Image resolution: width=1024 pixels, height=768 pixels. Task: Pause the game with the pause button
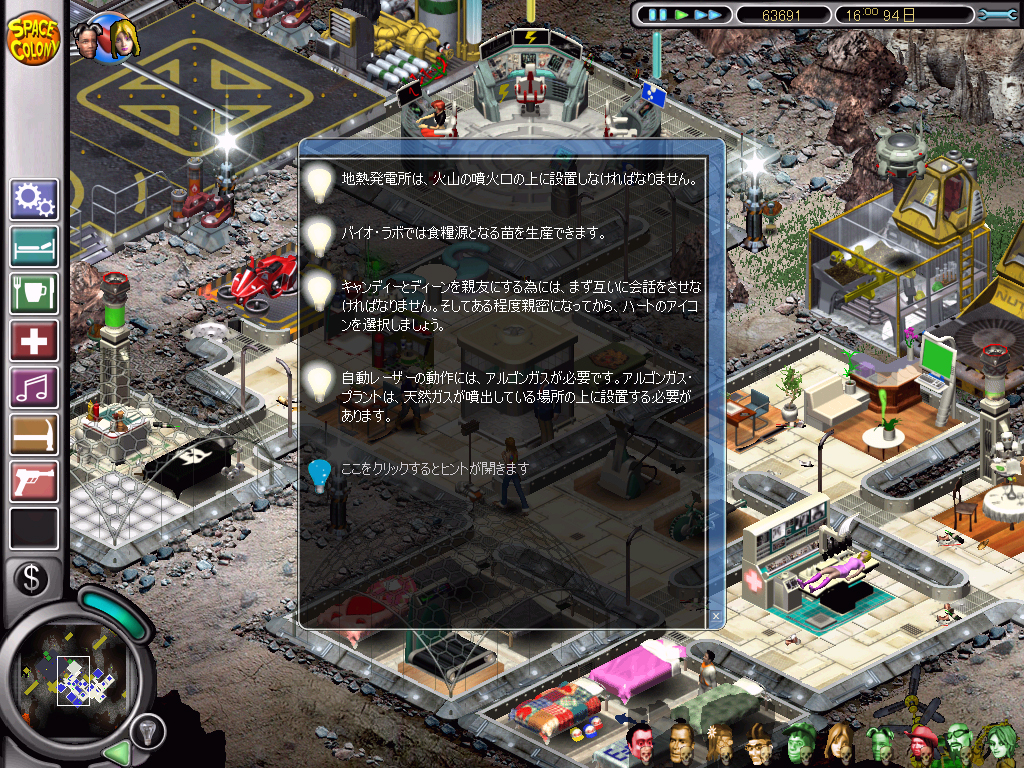(657, 15)
